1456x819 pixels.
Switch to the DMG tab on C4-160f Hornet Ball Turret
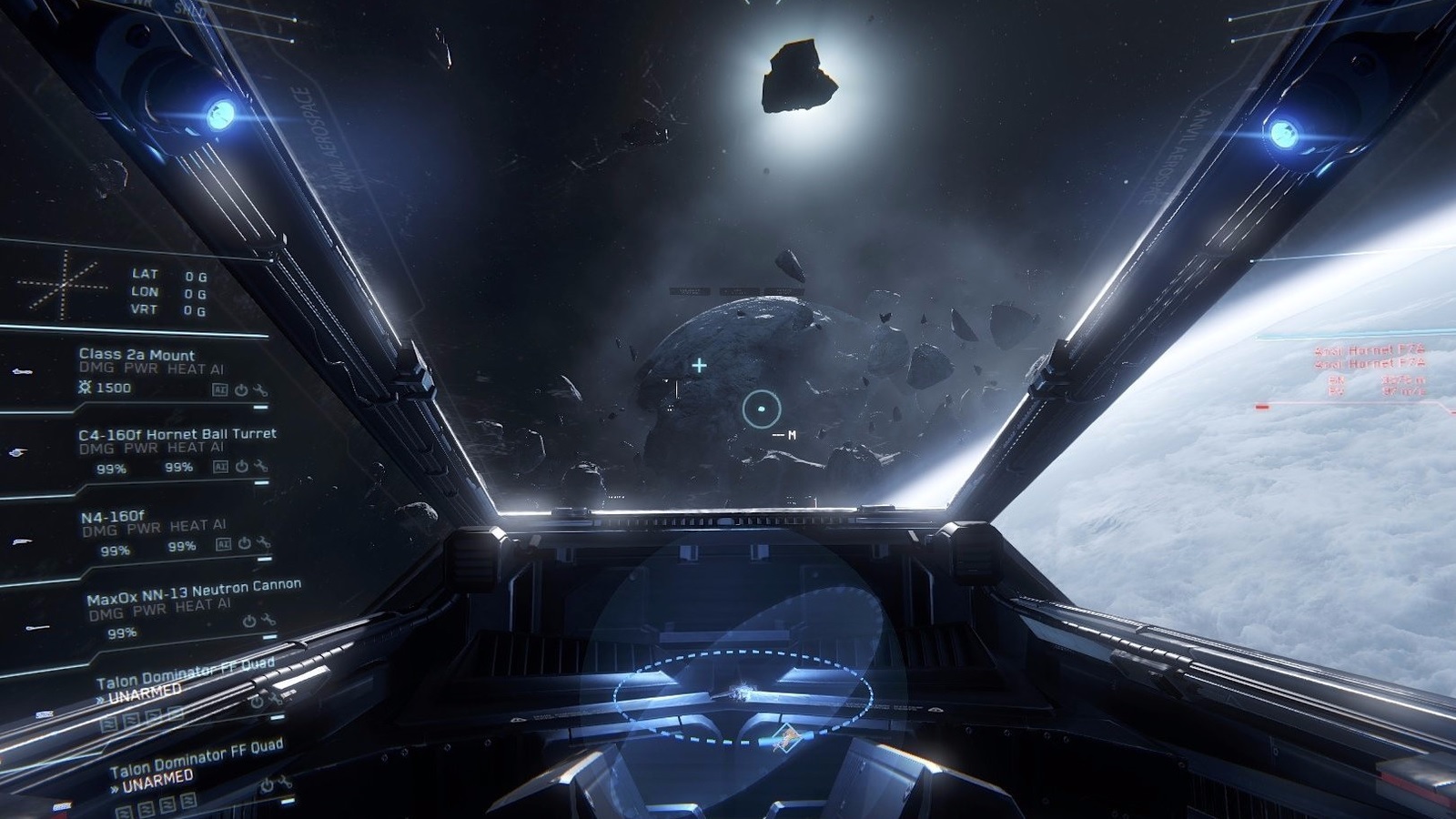(96, 448)
